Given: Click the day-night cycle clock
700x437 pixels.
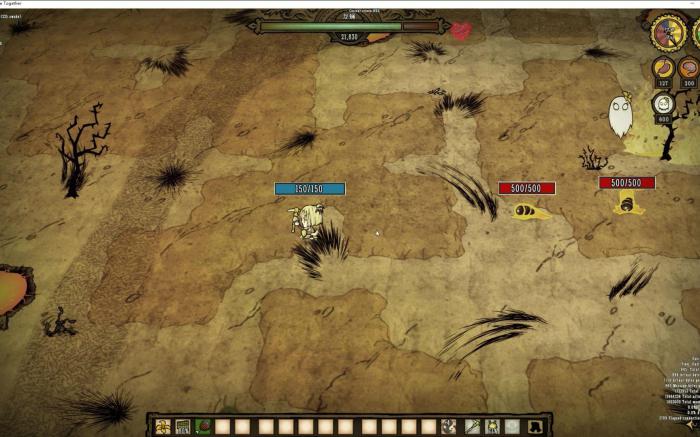Looking at the screenshot, I should 667,32.
